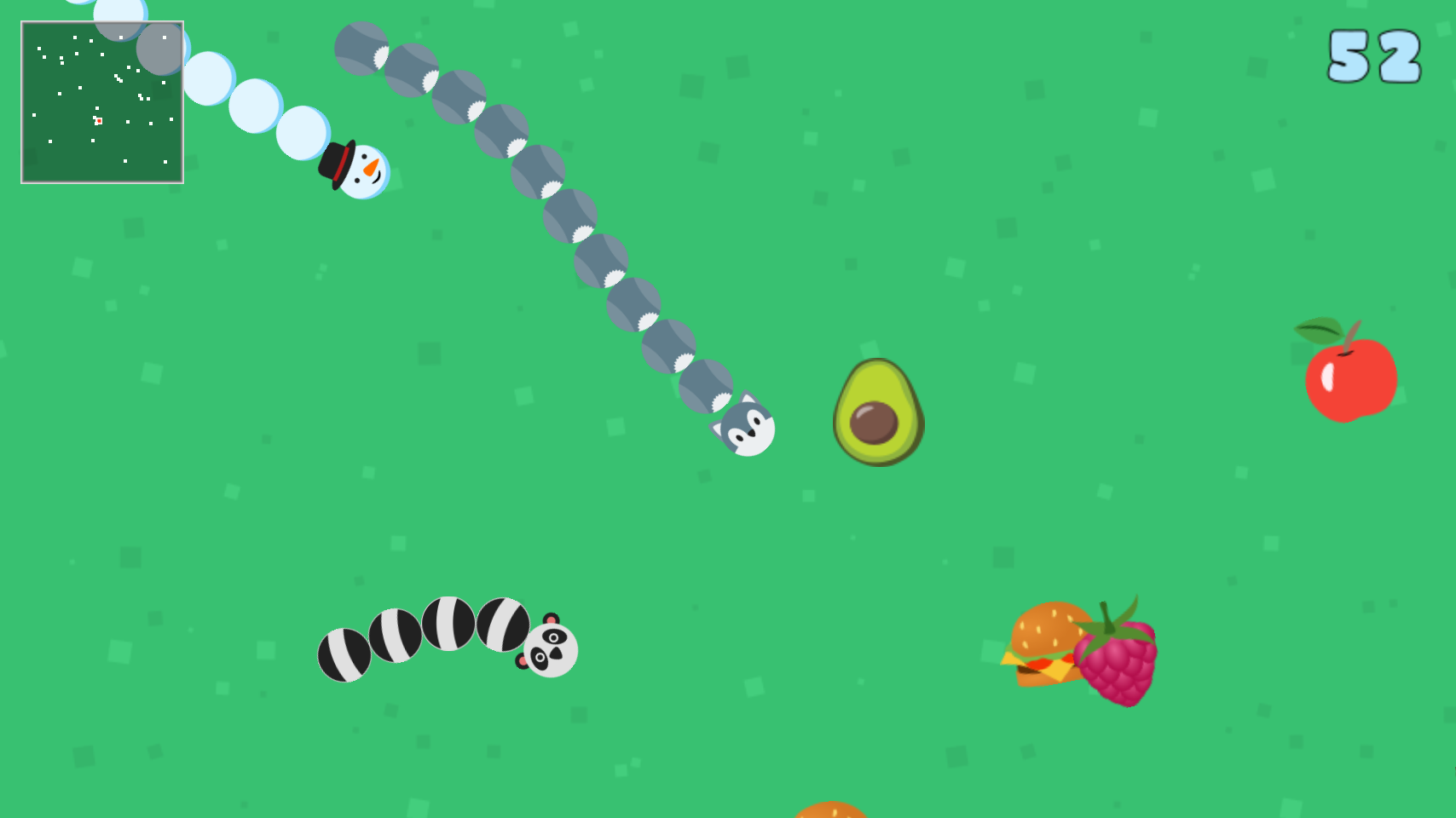Click the burger peeking from bottom edge

(x=831, y=811)
